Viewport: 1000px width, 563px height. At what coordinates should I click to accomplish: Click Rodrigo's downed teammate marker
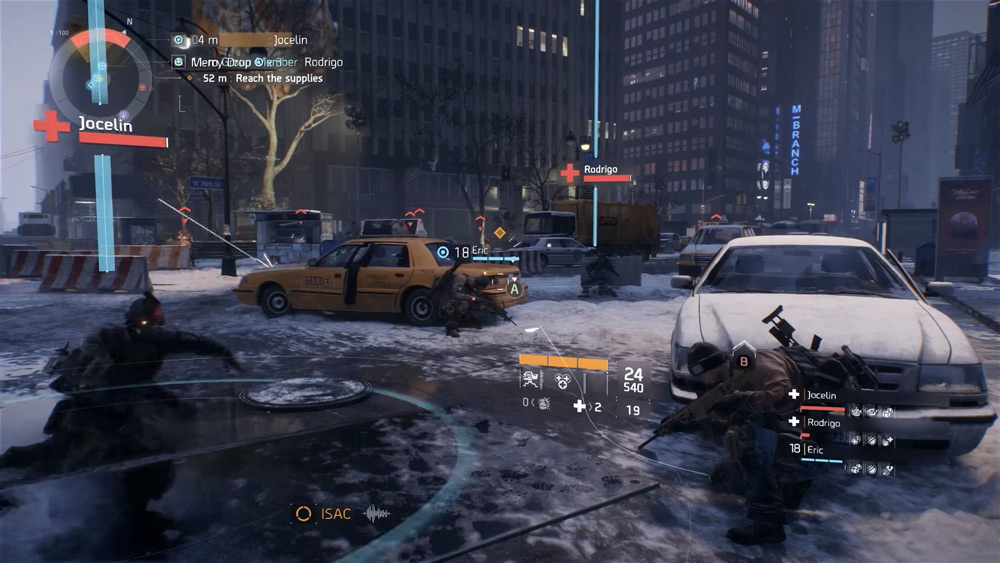click(570, 172)
